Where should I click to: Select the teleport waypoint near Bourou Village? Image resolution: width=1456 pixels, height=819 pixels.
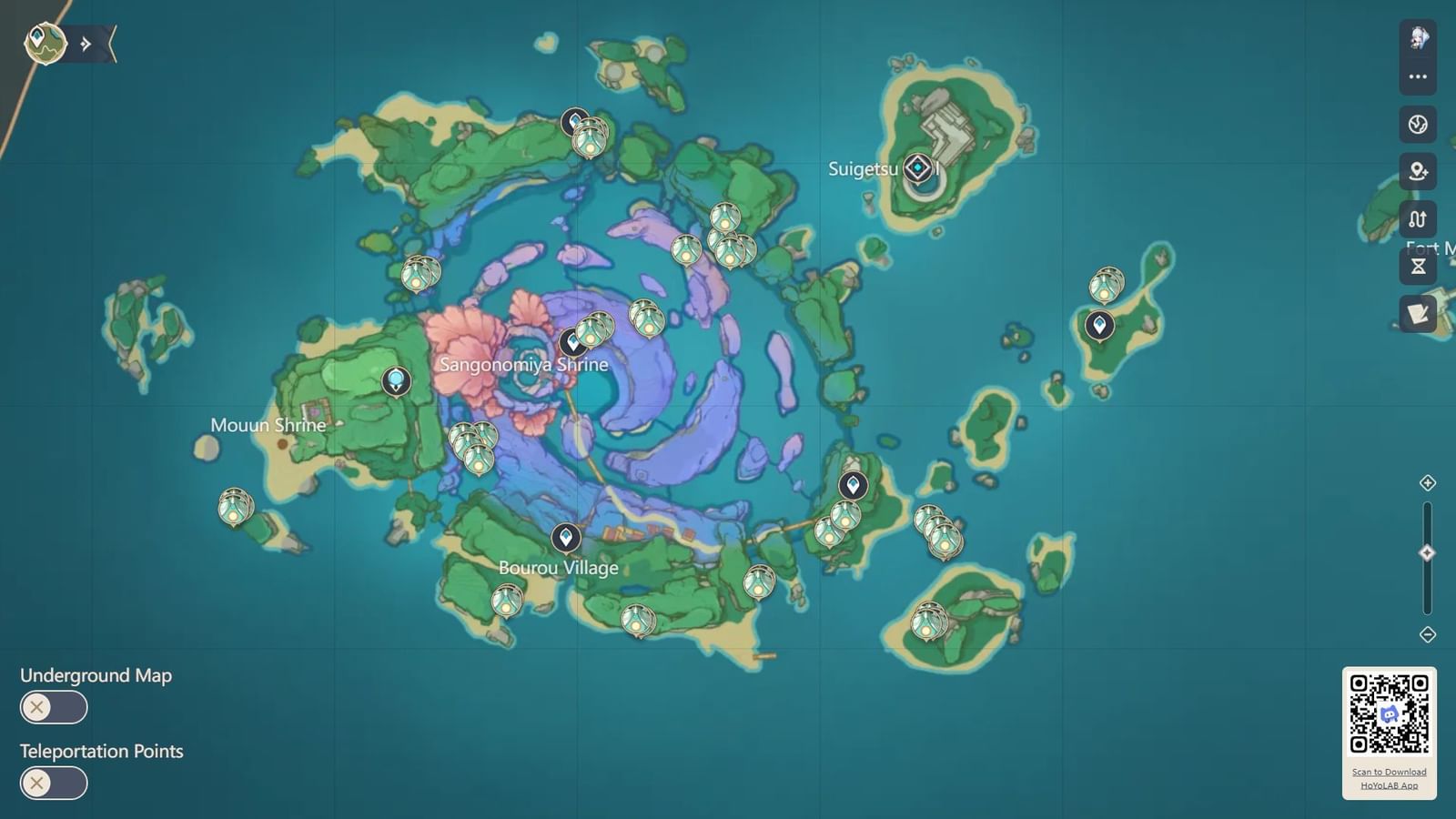567,538
